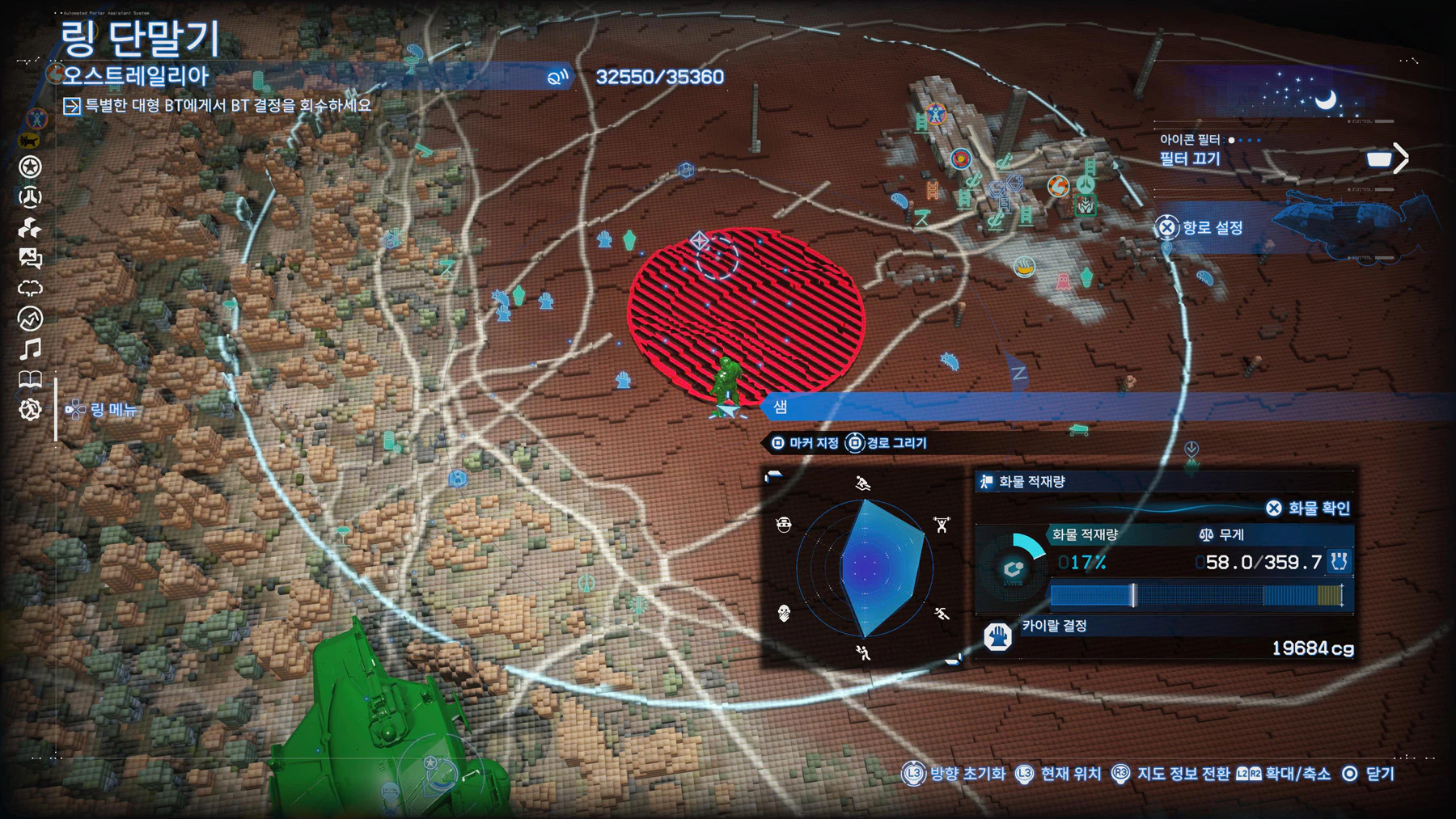Select the photo gallery icon in the sidebar

tap(30, 258)
